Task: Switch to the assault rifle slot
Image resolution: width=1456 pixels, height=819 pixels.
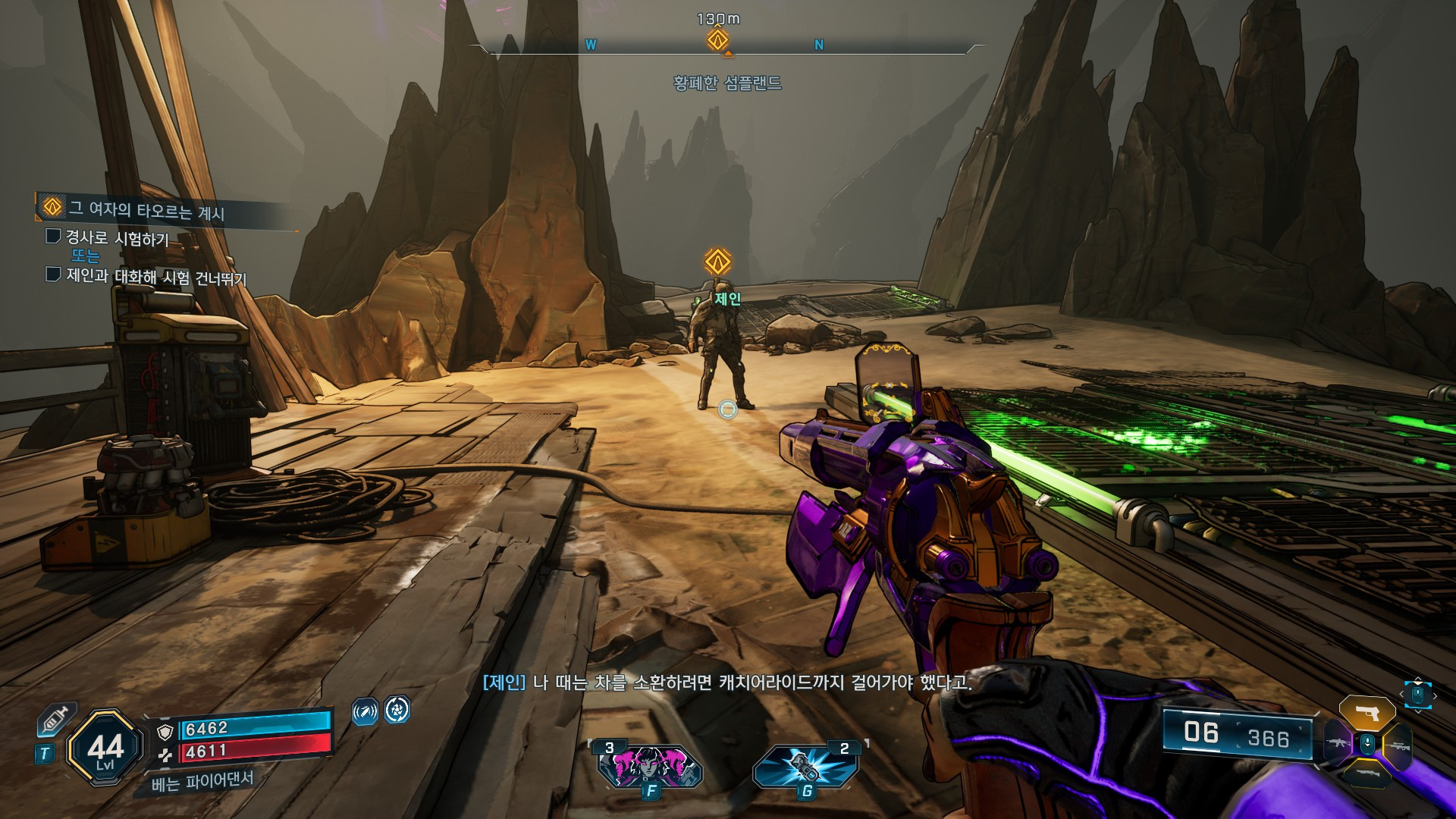Action: click(x=1338, y=743)
